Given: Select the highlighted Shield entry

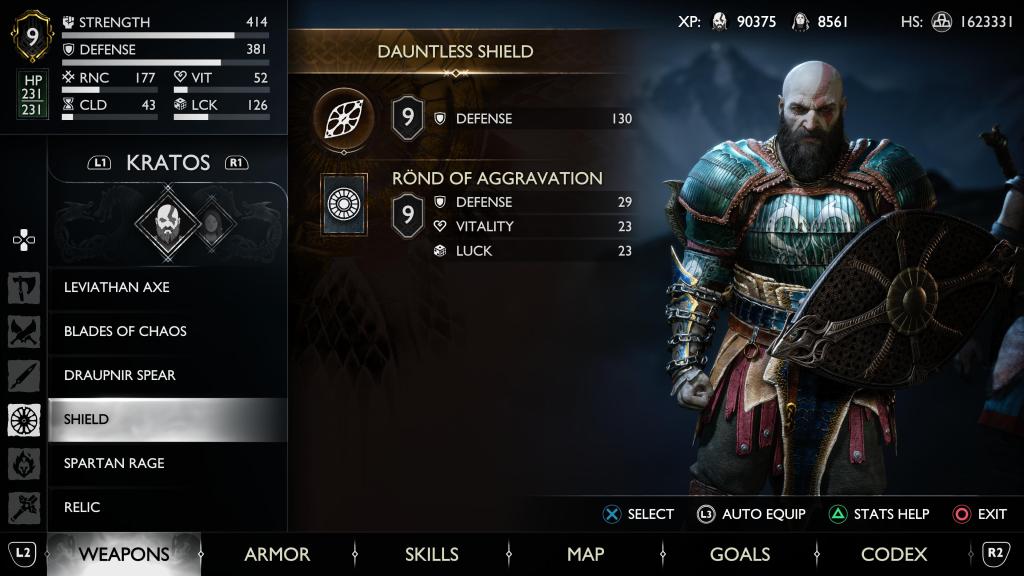Looking at the screenshot, I should [87, 419].
